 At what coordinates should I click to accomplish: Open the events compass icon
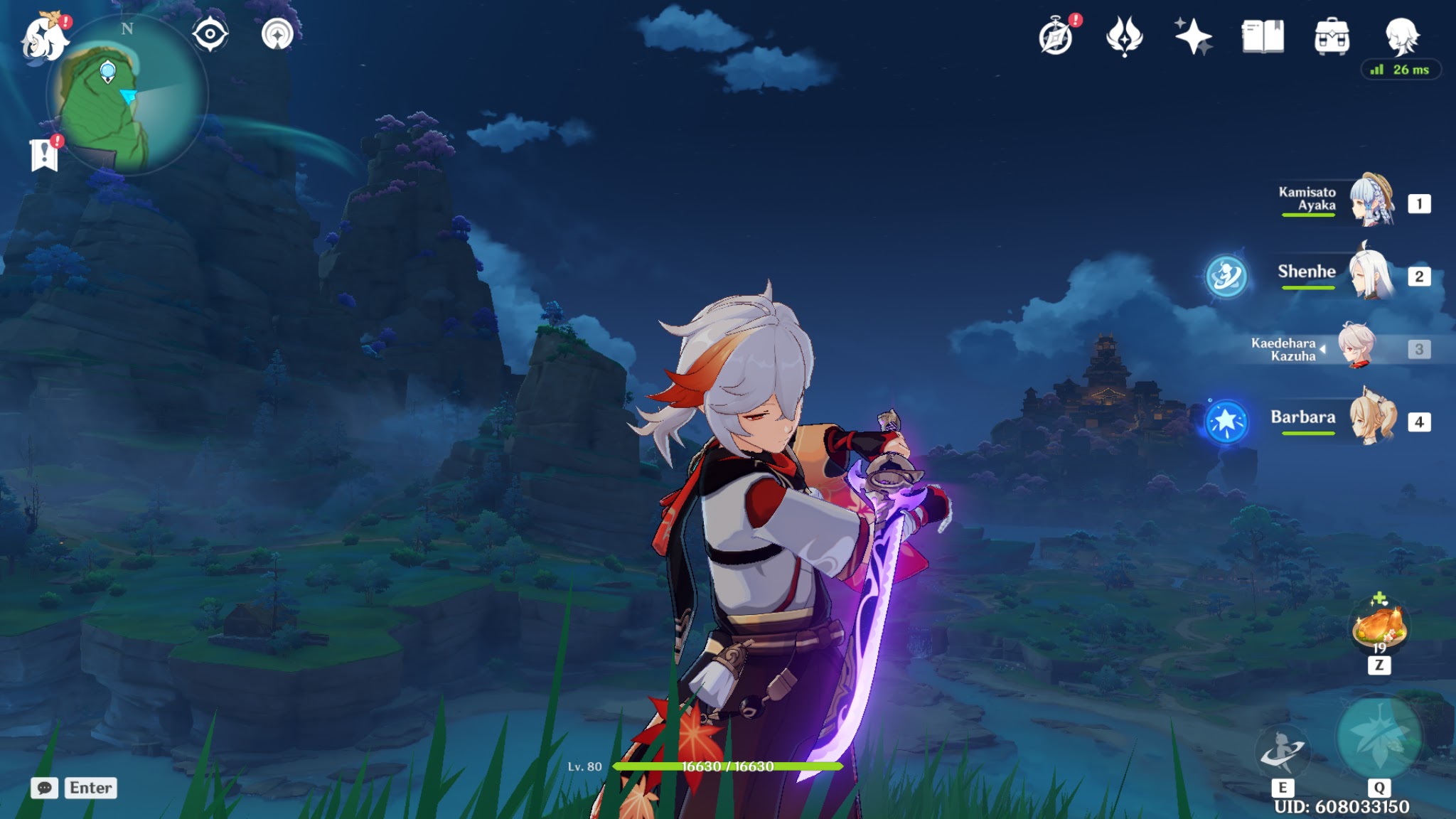coord(1056,37)
